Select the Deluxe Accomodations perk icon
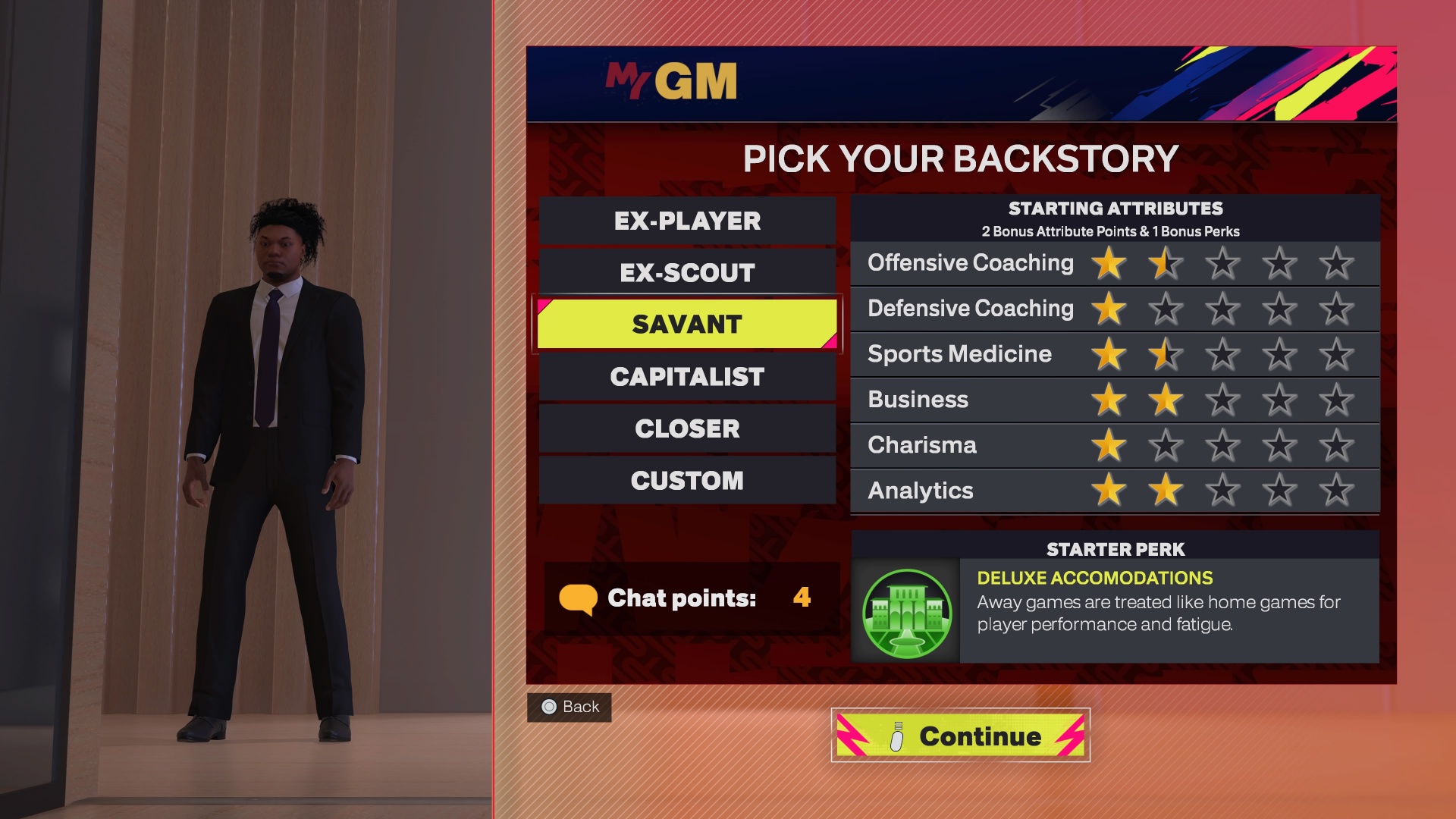This screenshot has height=819, width=1456. coord(907,613)
